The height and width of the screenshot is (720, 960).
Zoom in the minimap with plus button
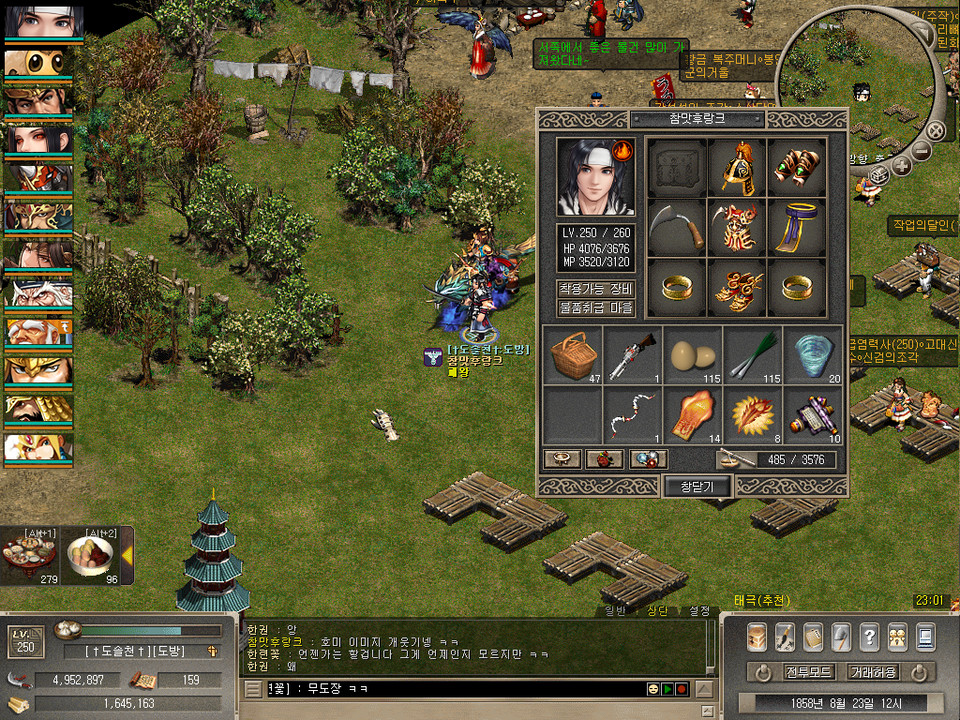901,165
